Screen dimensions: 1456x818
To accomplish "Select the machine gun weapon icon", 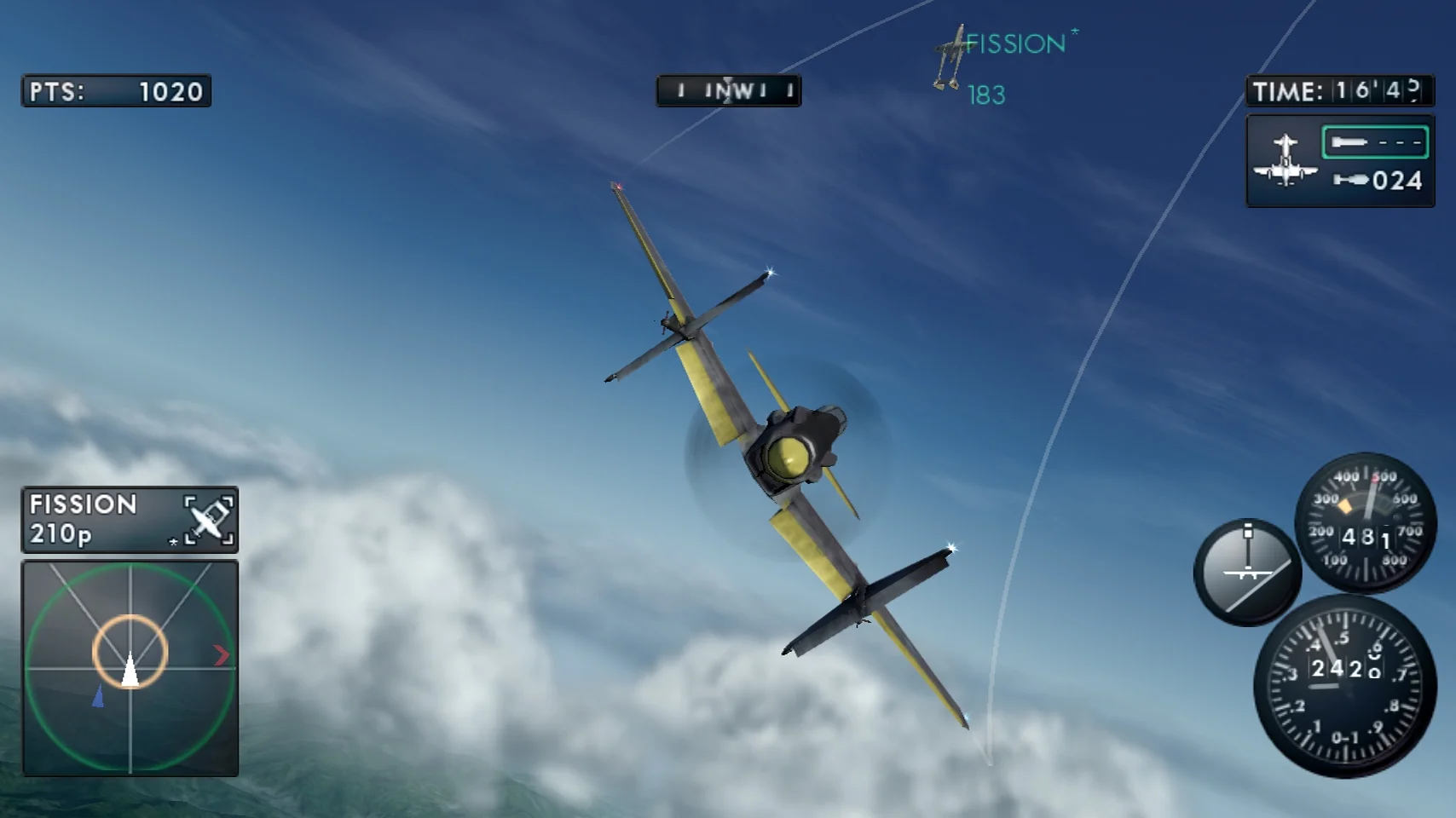I will [x=1350, y=141].
